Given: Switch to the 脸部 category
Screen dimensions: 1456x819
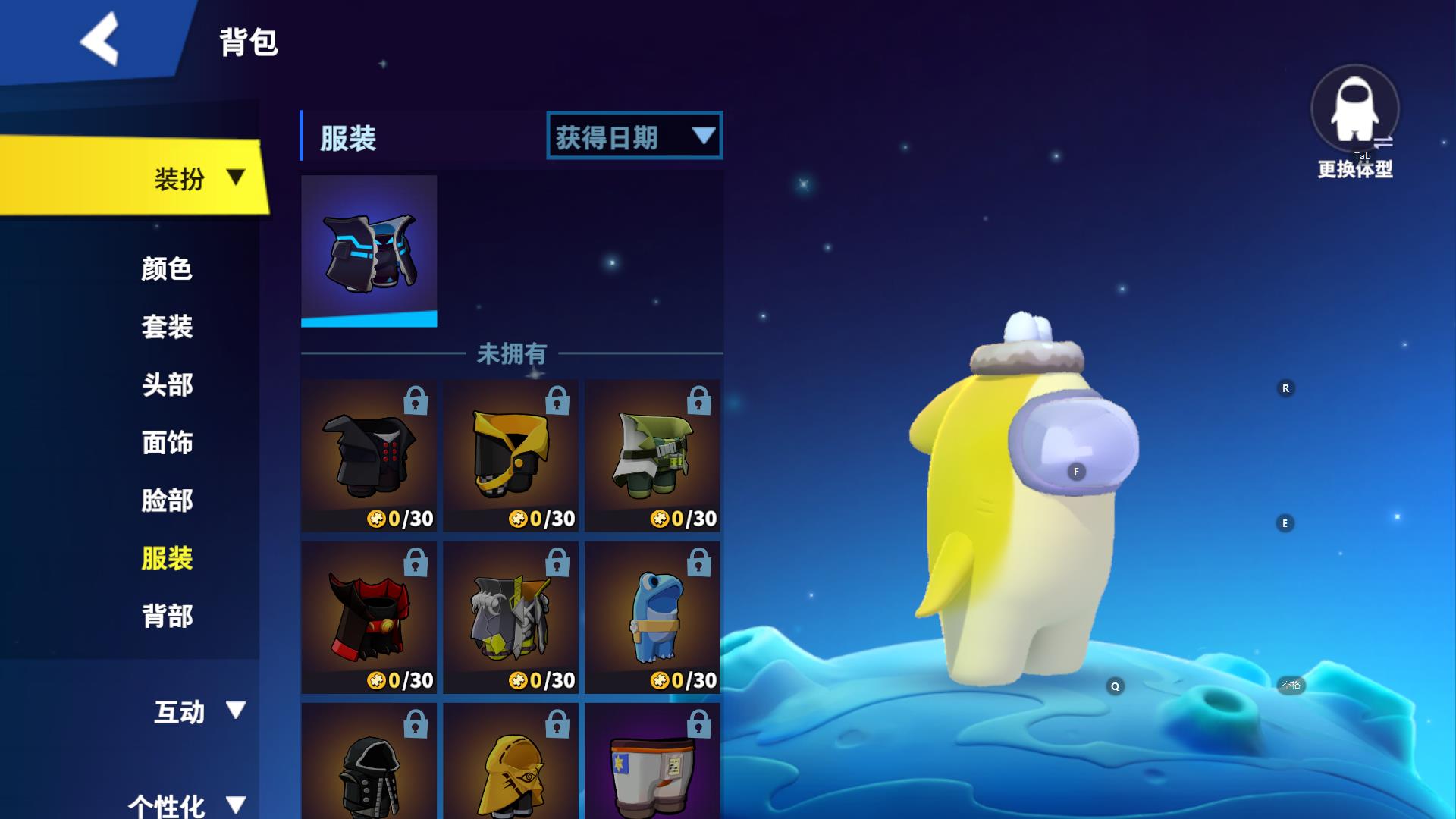Looking at the screenshot, I should [167, 500].
